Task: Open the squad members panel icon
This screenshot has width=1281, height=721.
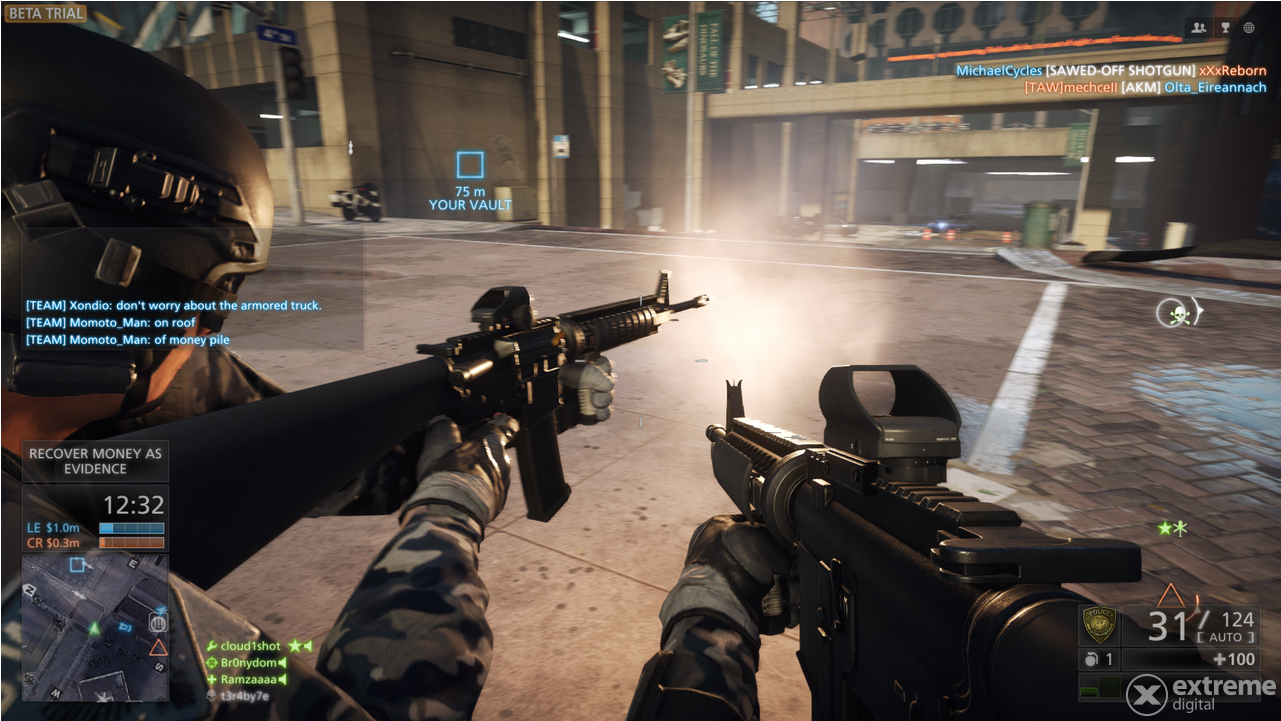Action: pyautogui.click(x=1199, y=28)
